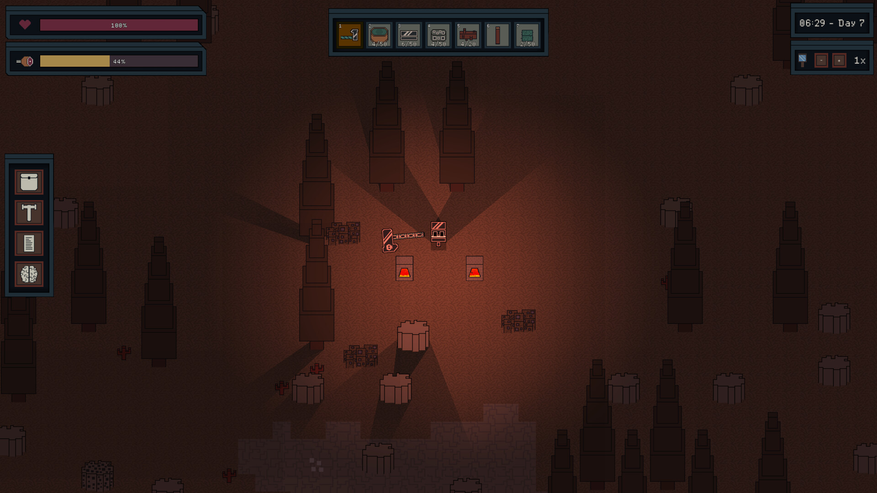Choose the striped rail piece hotbar slot
This screenshot has height=493, width=877.
(x=409, y=35)
